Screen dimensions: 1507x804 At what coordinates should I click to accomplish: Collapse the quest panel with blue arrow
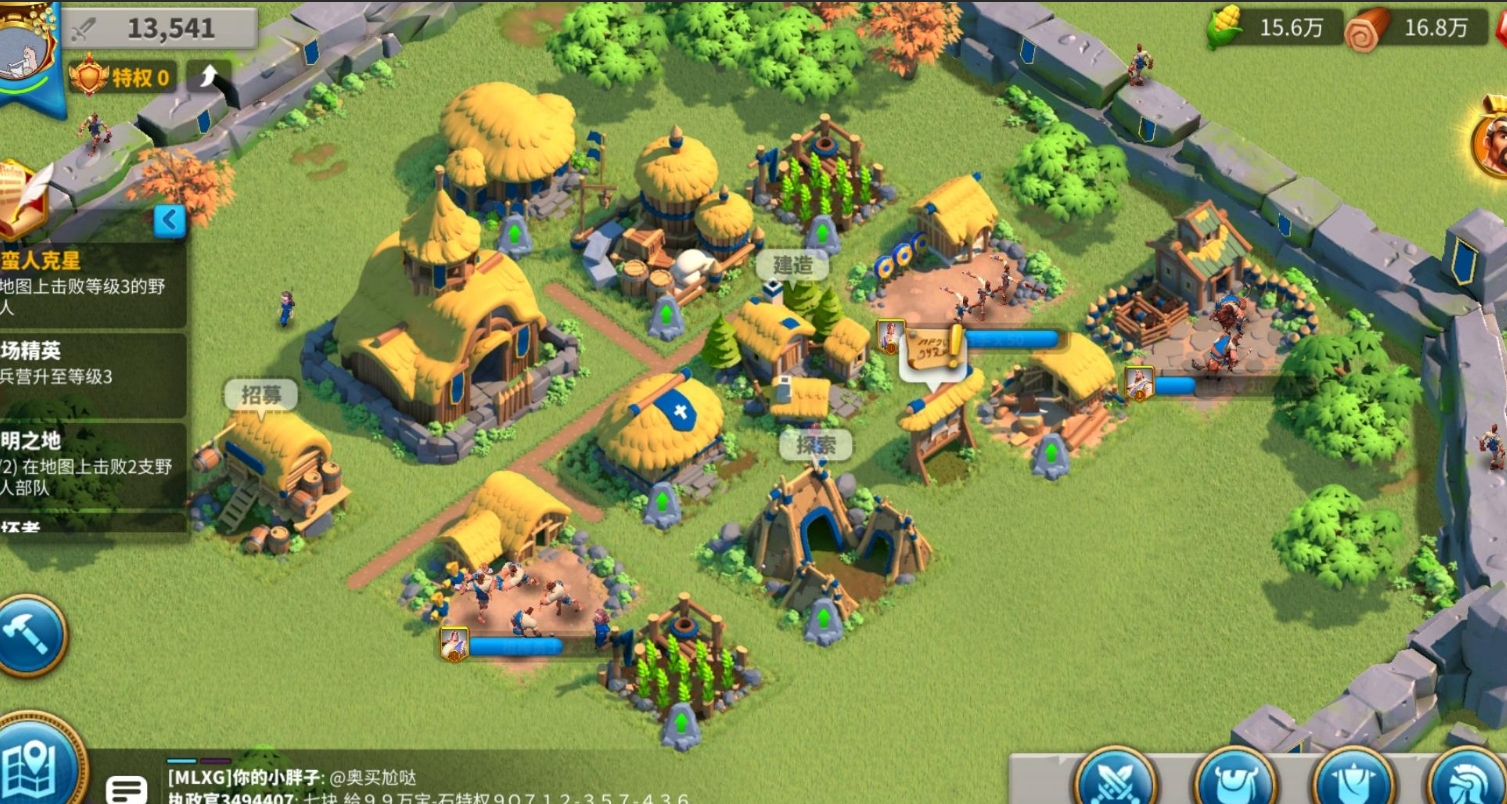pyautogui.click(x=170, y=220)
